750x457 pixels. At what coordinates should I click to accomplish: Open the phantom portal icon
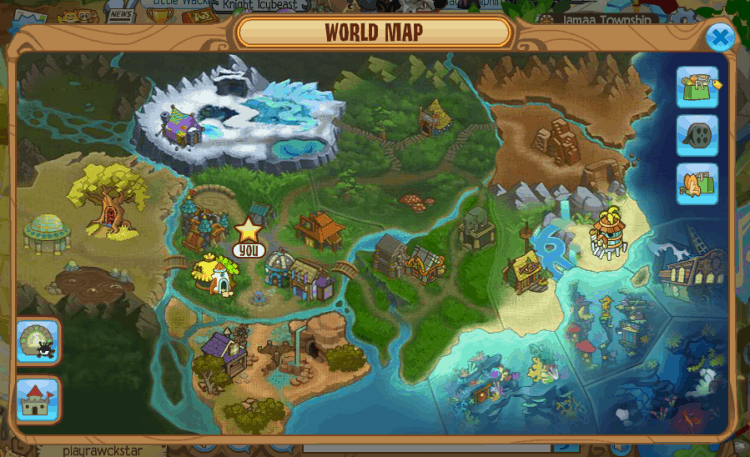click(x=38, y=341)
